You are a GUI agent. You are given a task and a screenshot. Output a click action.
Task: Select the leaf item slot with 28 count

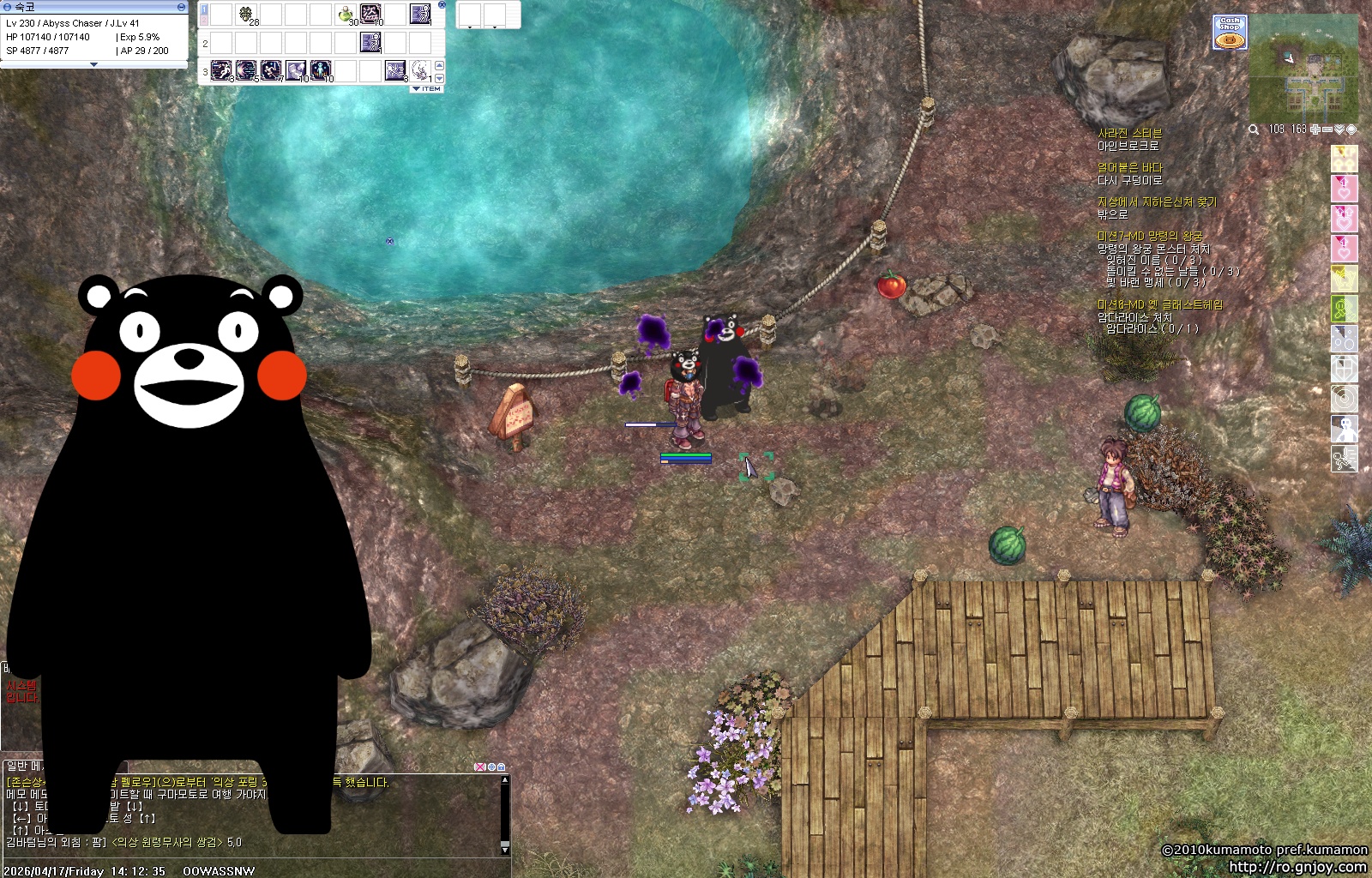coord(247,15)
